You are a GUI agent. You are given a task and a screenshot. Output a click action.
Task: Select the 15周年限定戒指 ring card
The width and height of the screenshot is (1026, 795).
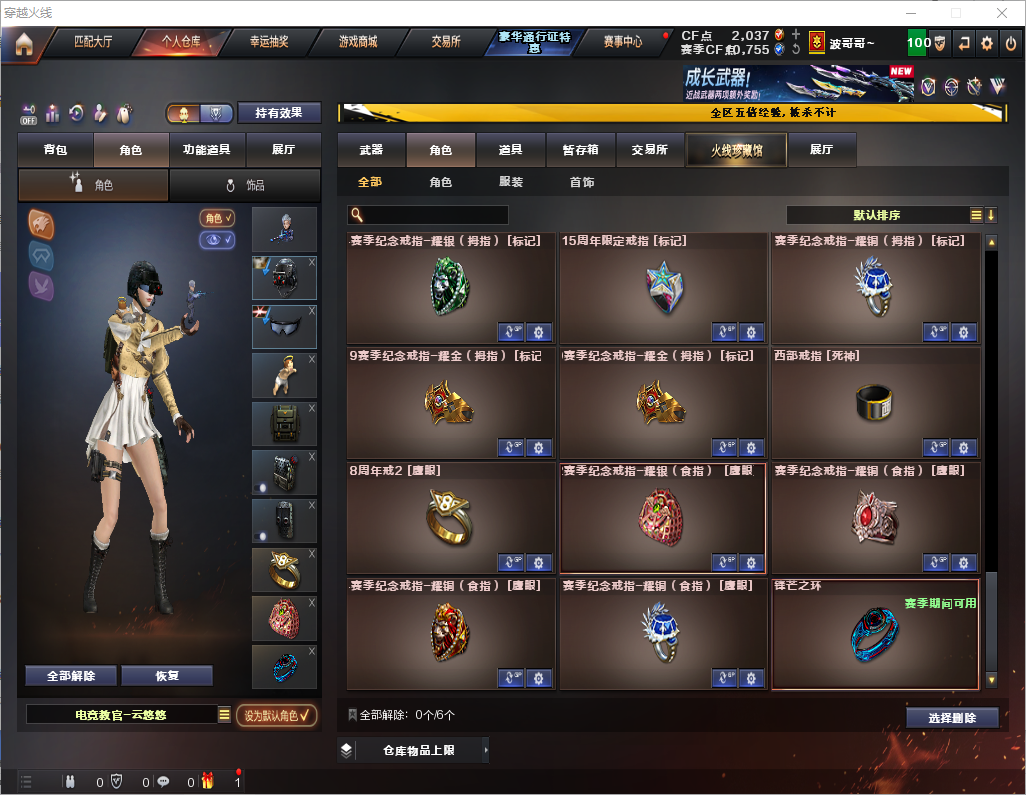click(663, 289)
